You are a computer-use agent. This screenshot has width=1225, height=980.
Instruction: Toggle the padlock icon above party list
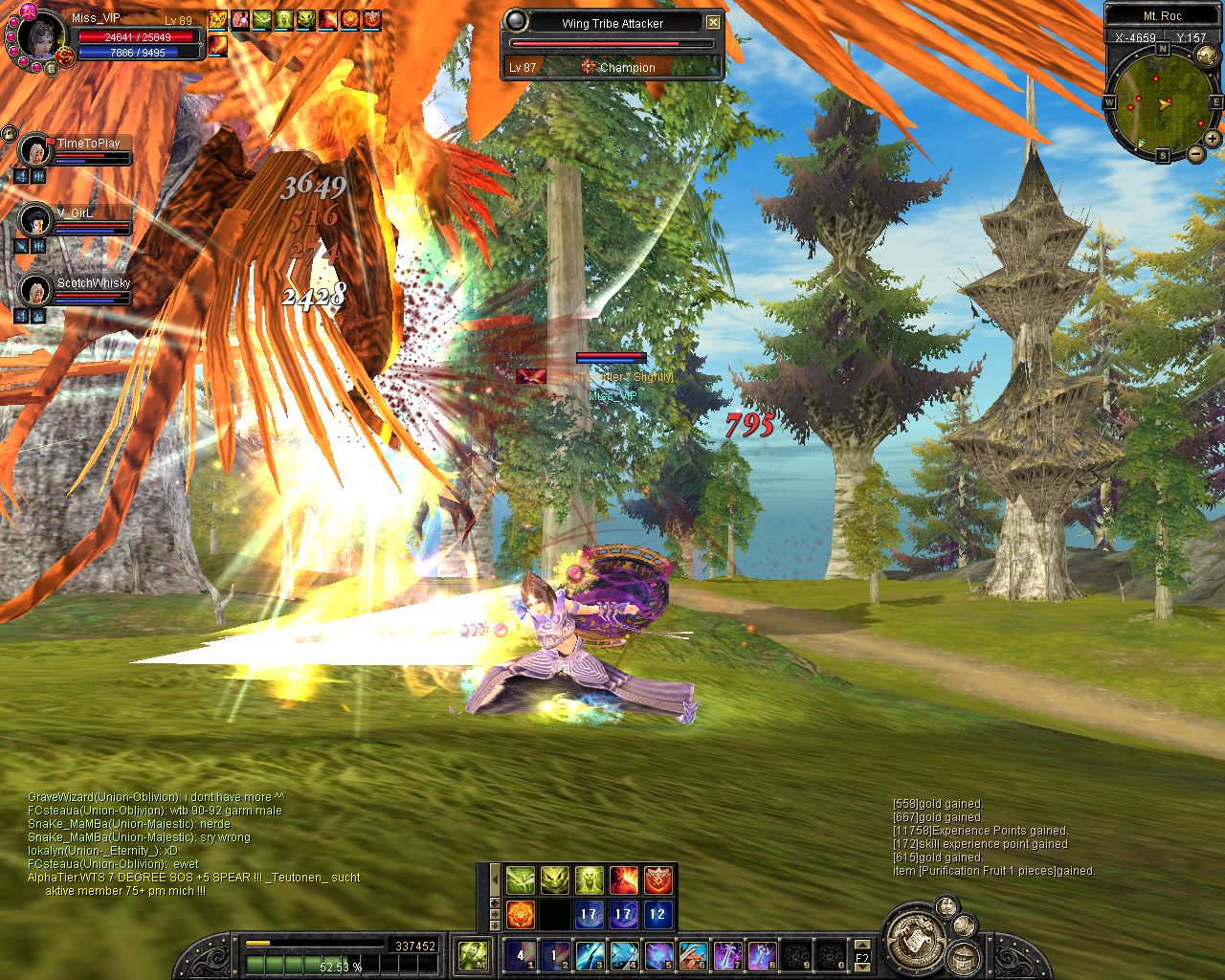(x=10, y=133)
